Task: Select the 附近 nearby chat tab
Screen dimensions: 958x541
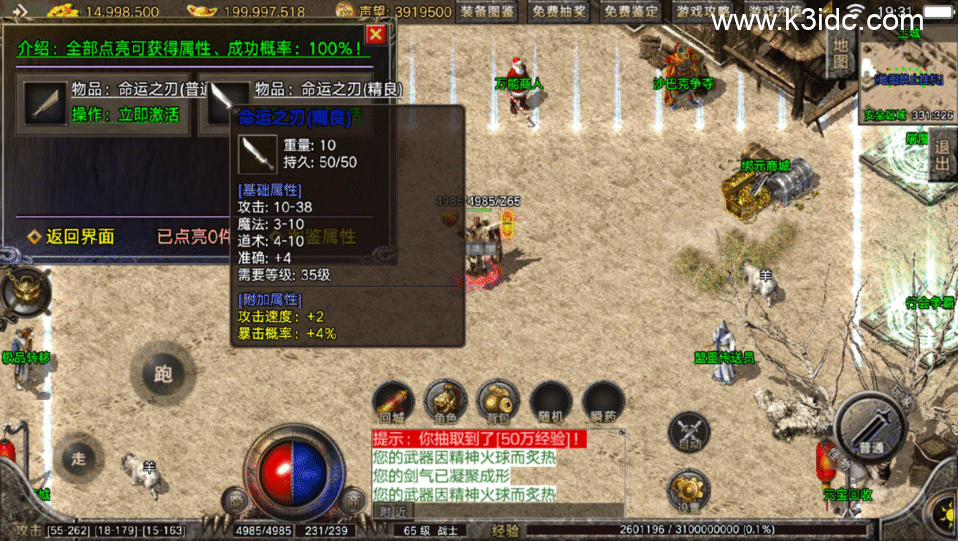Action: click(x=393, y=510)
